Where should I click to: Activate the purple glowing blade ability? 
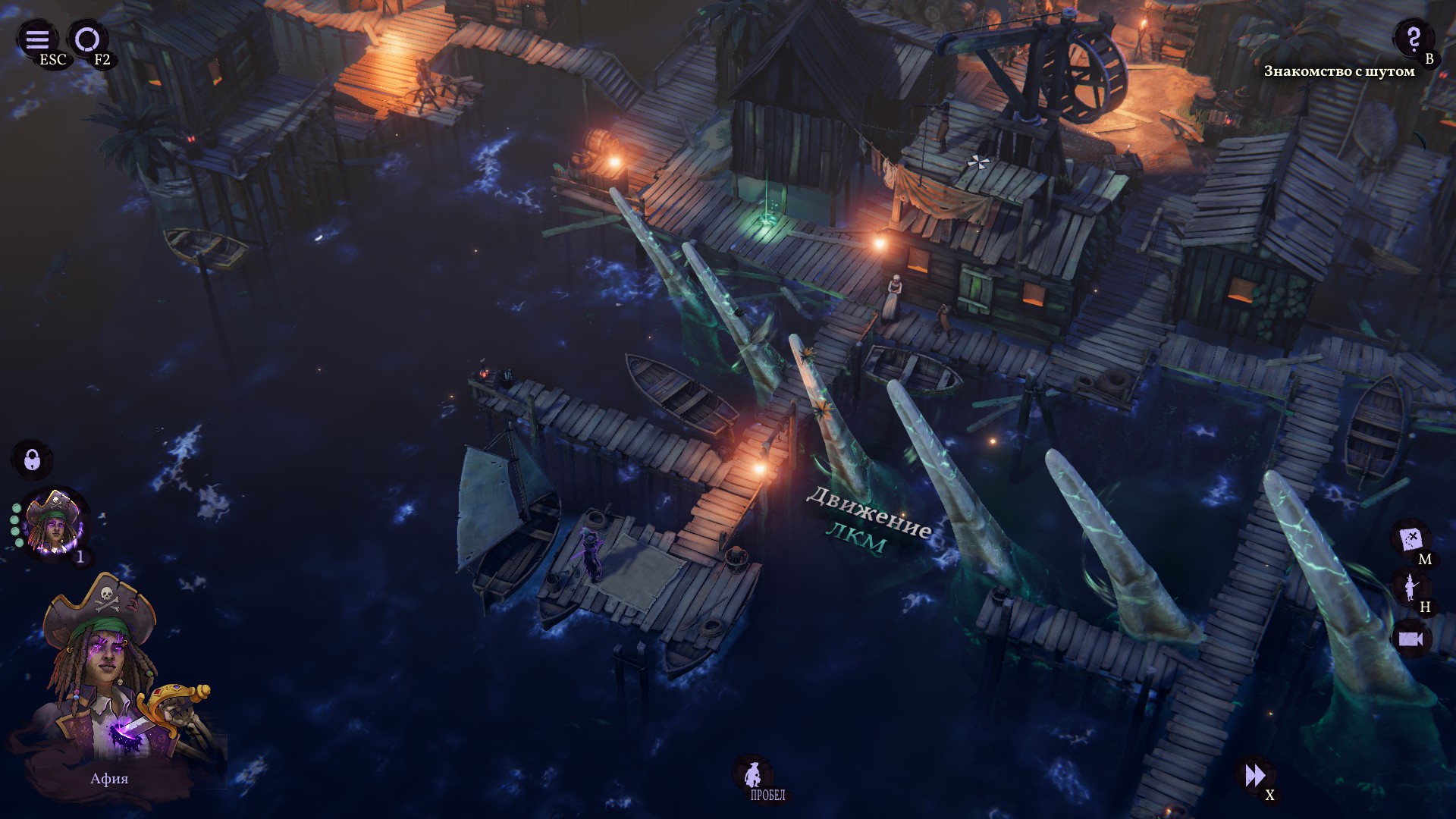tap(127, 733)
